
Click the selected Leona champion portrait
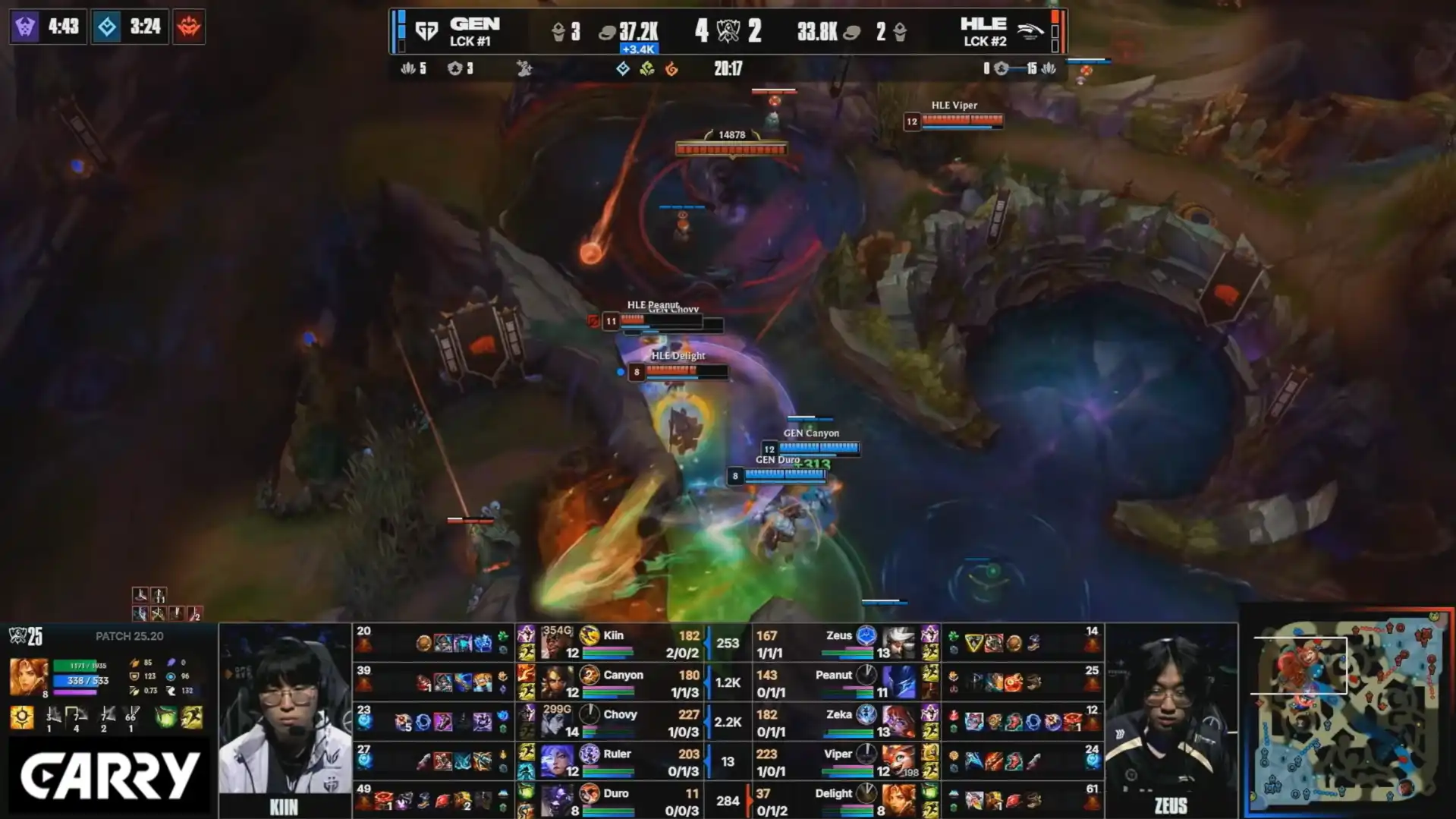coord(28,676)
